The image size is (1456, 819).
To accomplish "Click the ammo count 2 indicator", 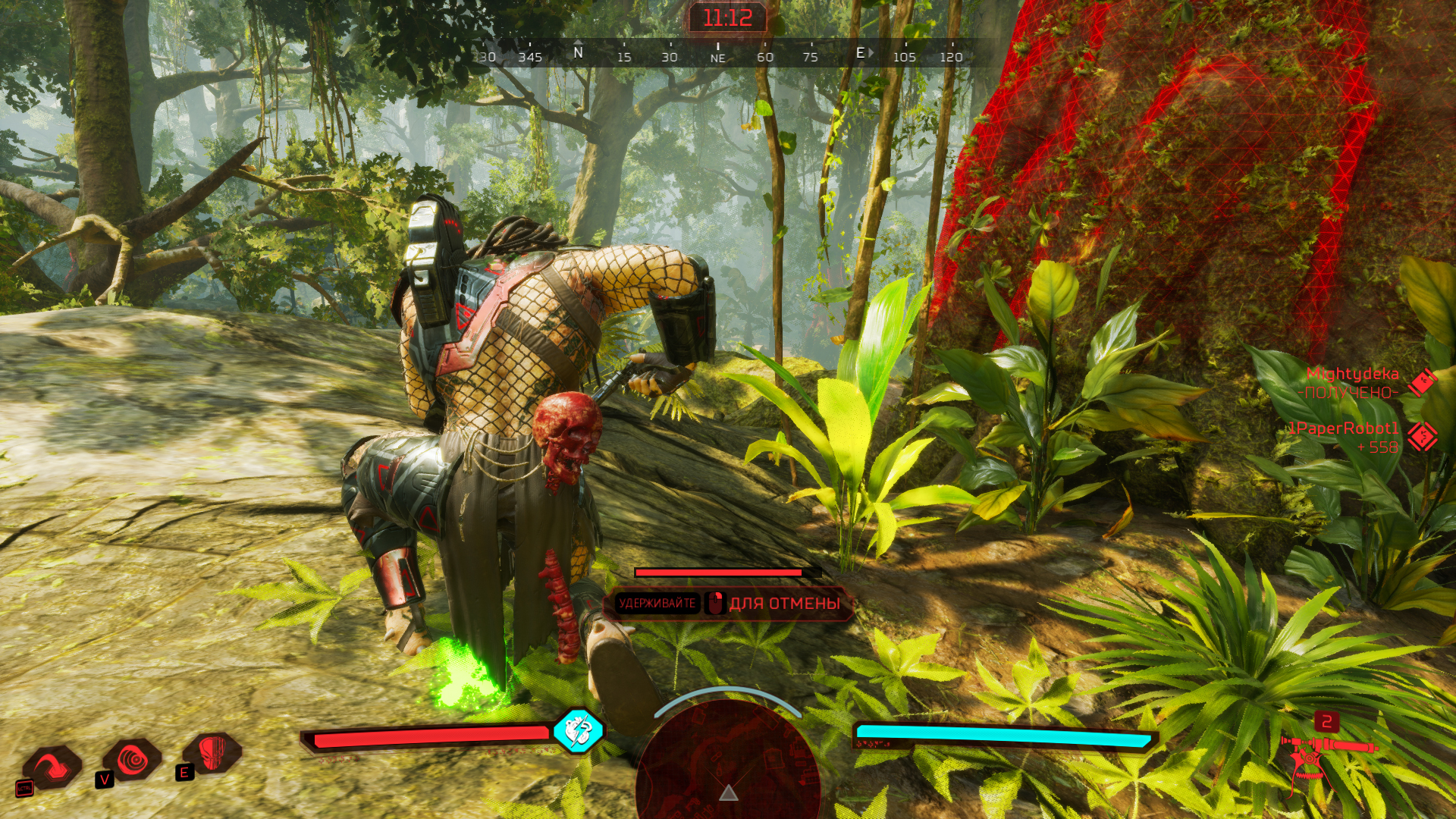I will [x=1327, y=723].
